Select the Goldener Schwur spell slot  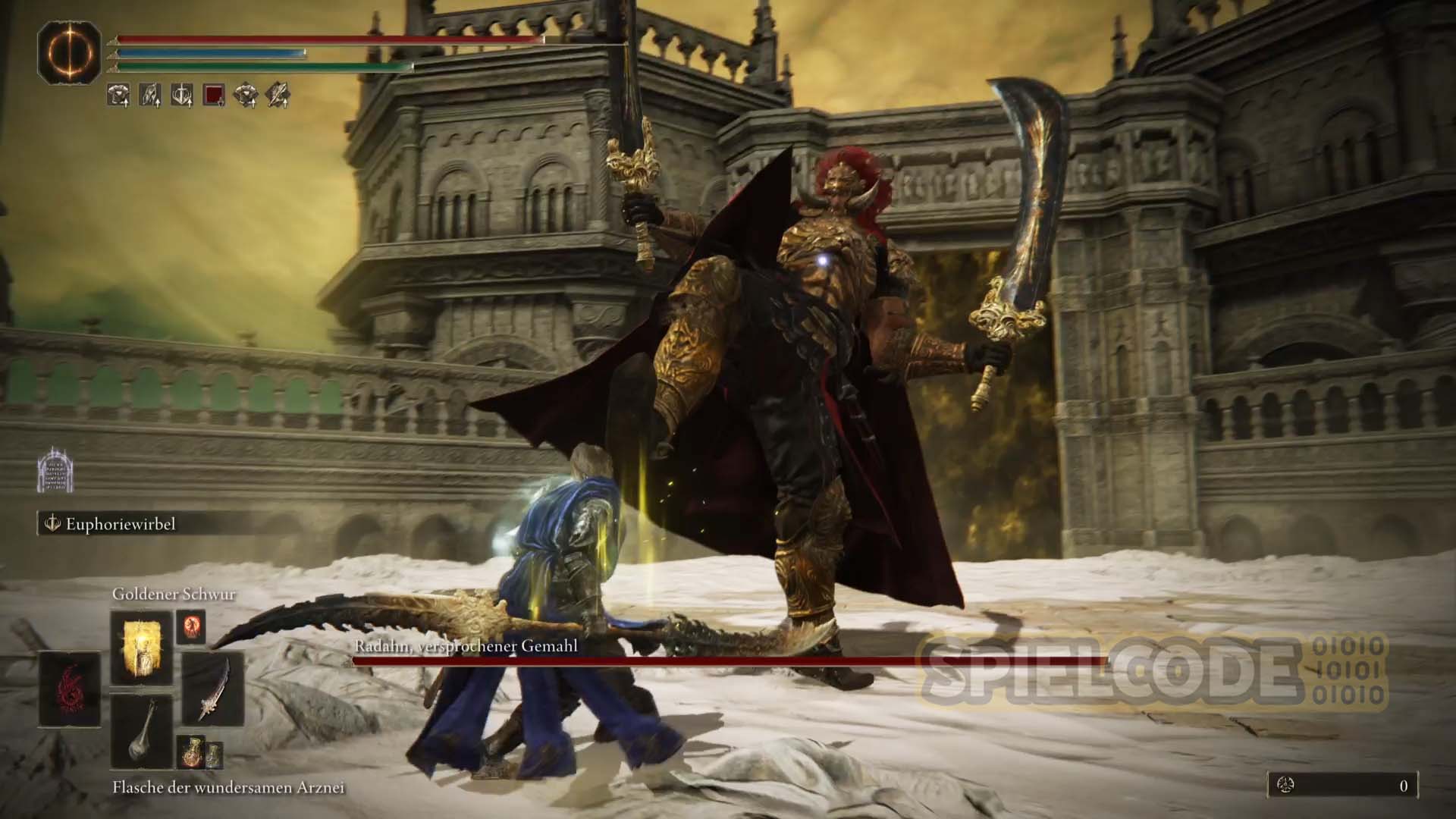[x=142, y=647]
